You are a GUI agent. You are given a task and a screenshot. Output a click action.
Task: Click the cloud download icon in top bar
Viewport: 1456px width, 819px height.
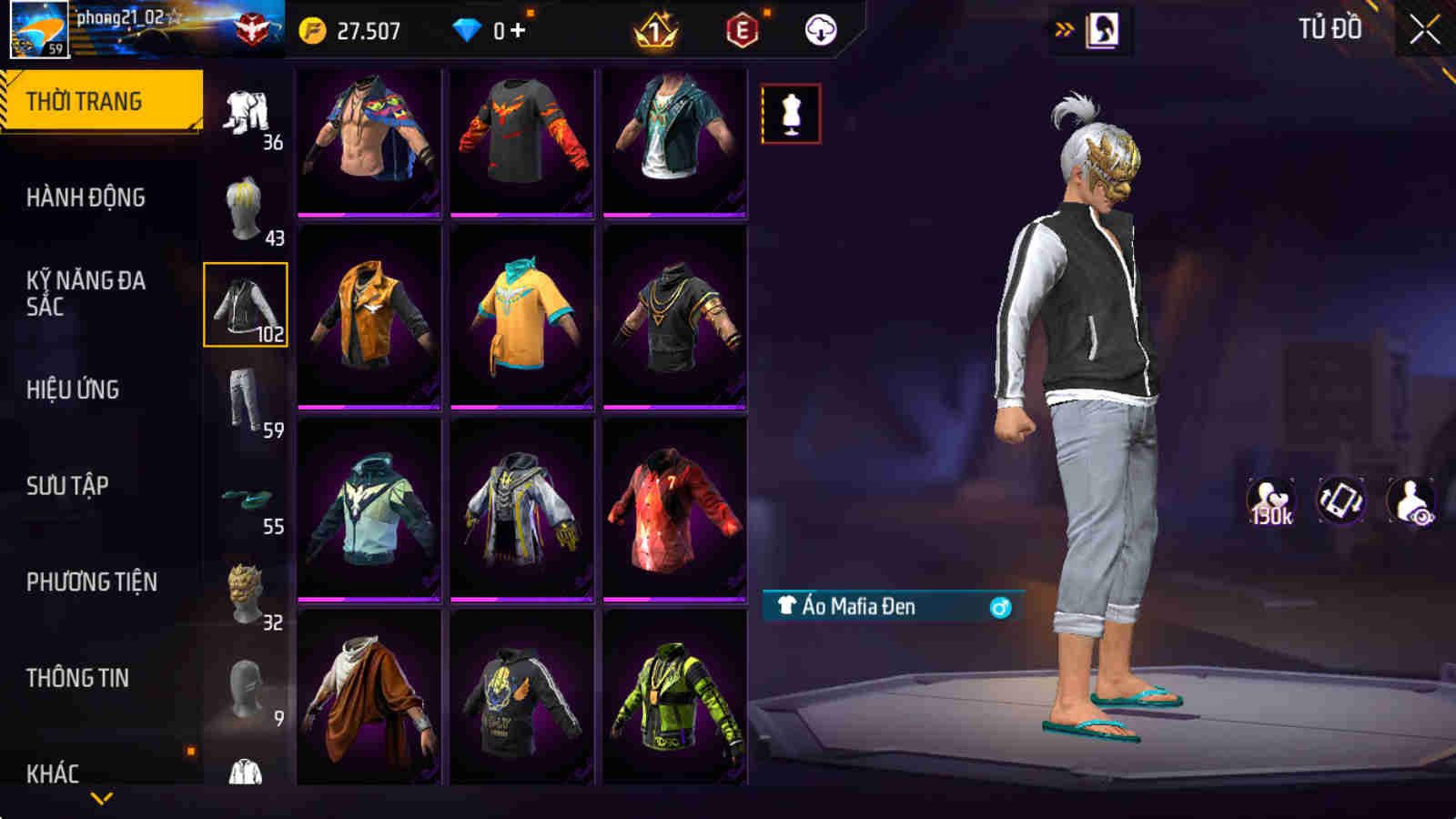pyautogui.click(x=818, y=30)
